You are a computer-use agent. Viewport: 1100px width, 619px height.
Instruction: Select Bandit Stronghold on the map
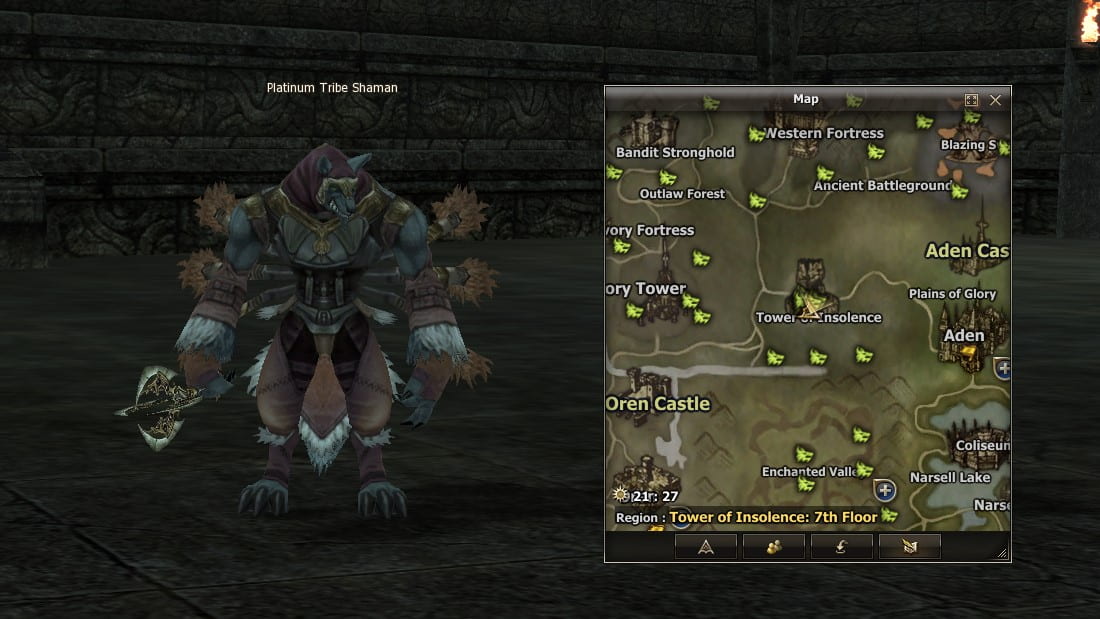pyautogui.click(x=674, y=153)
